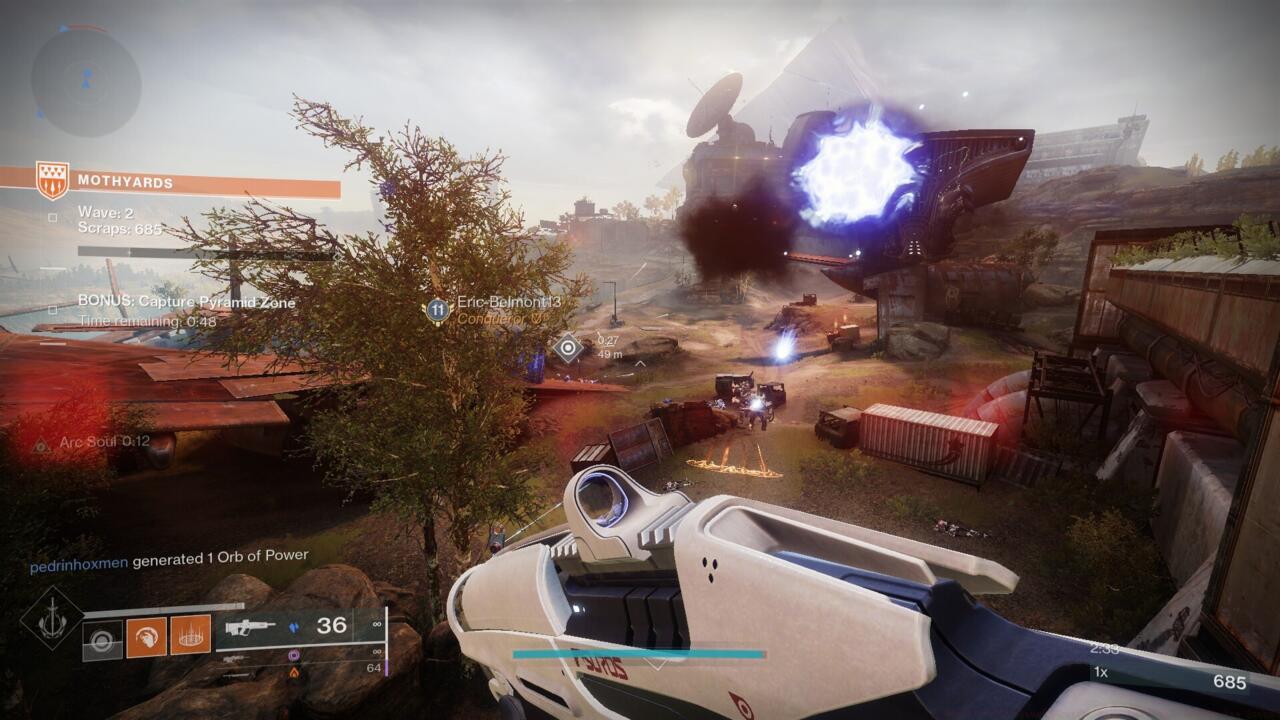
Task: Select the purple special ammo icon
Action: [294, 655]
